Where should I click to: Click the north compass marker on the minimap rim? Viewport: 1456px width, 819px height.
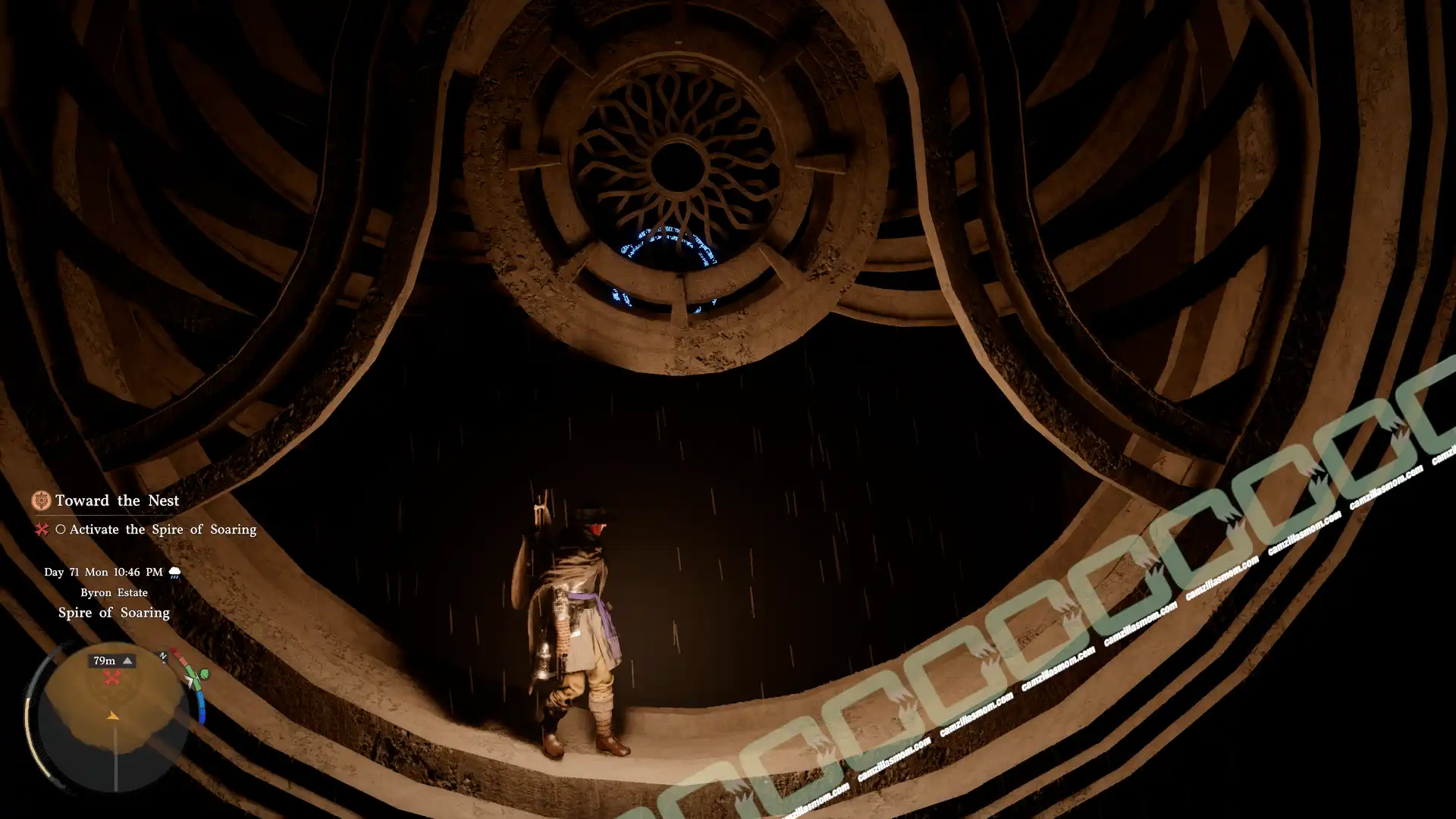click(162, 656)
